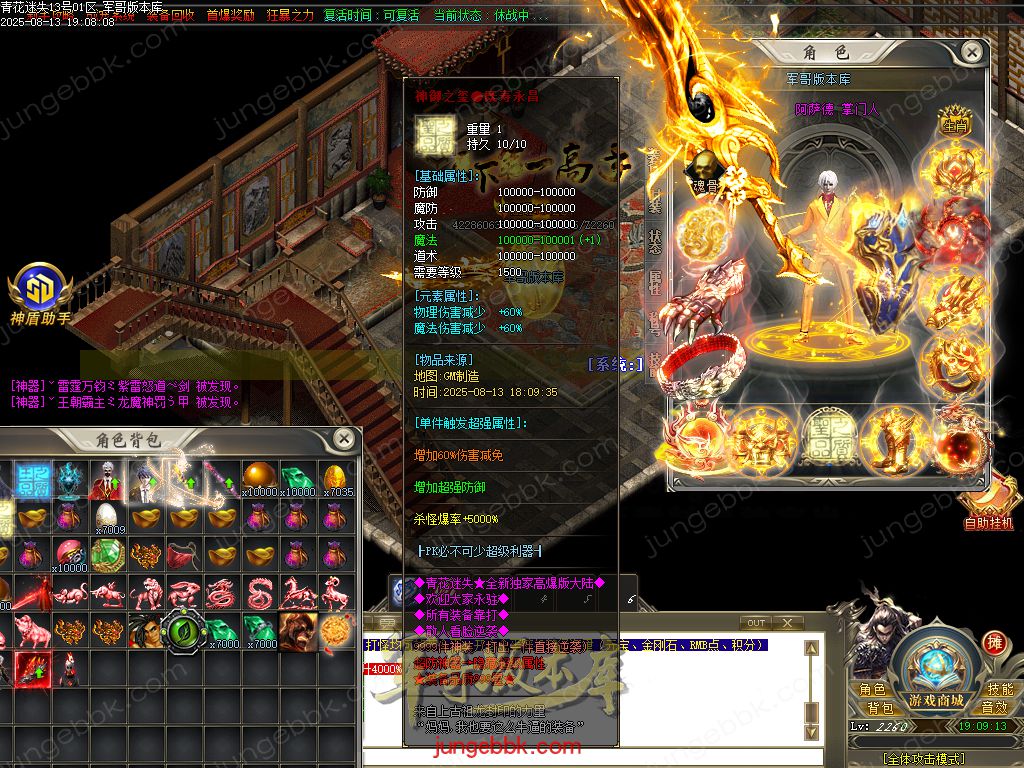
Task: Select the golden egg stack x7035
Action: (337, 478)
